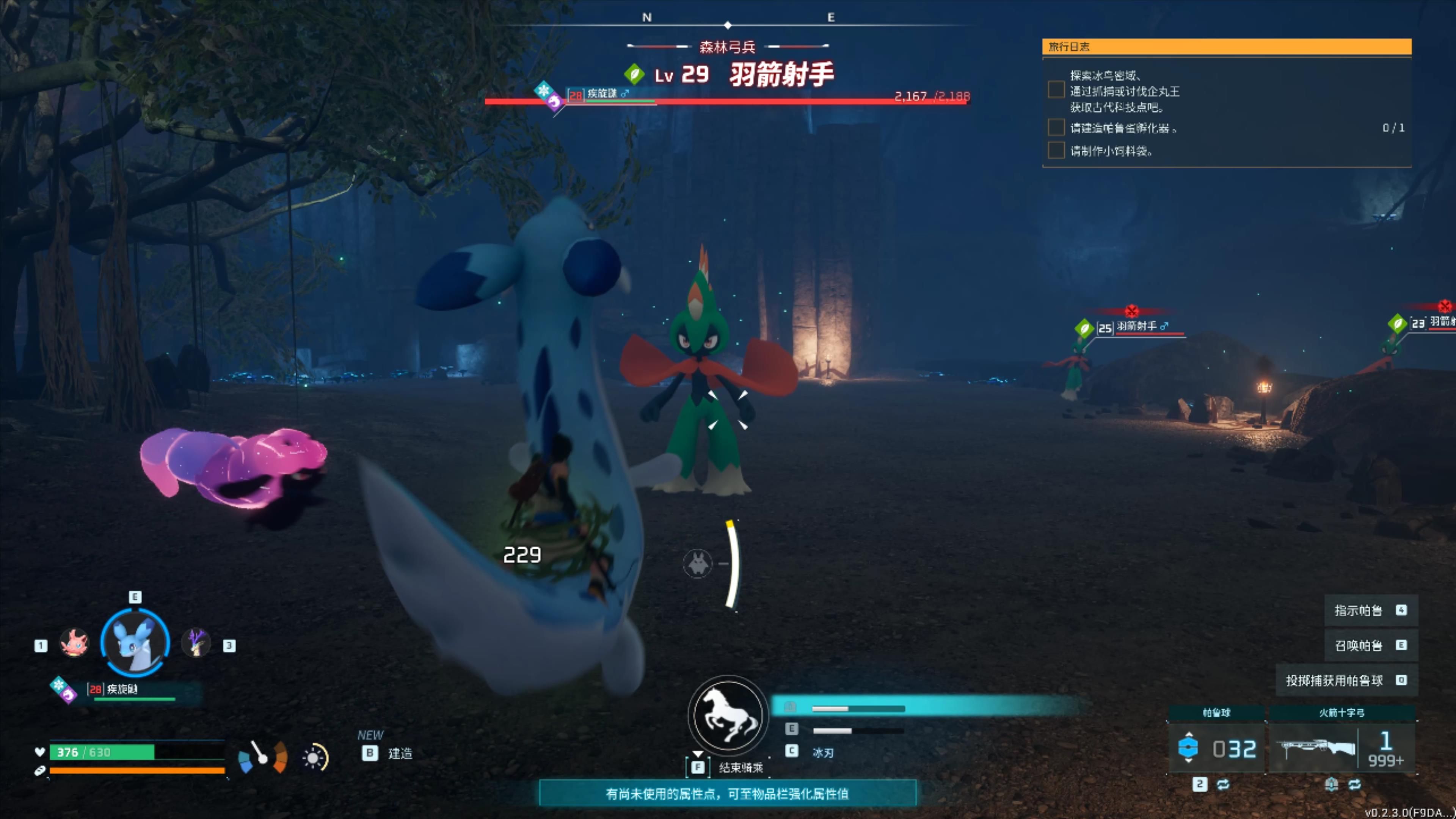
Task: Select the pink pal in party slot 1
Action: pyautogui.click(x=74, y=644)
